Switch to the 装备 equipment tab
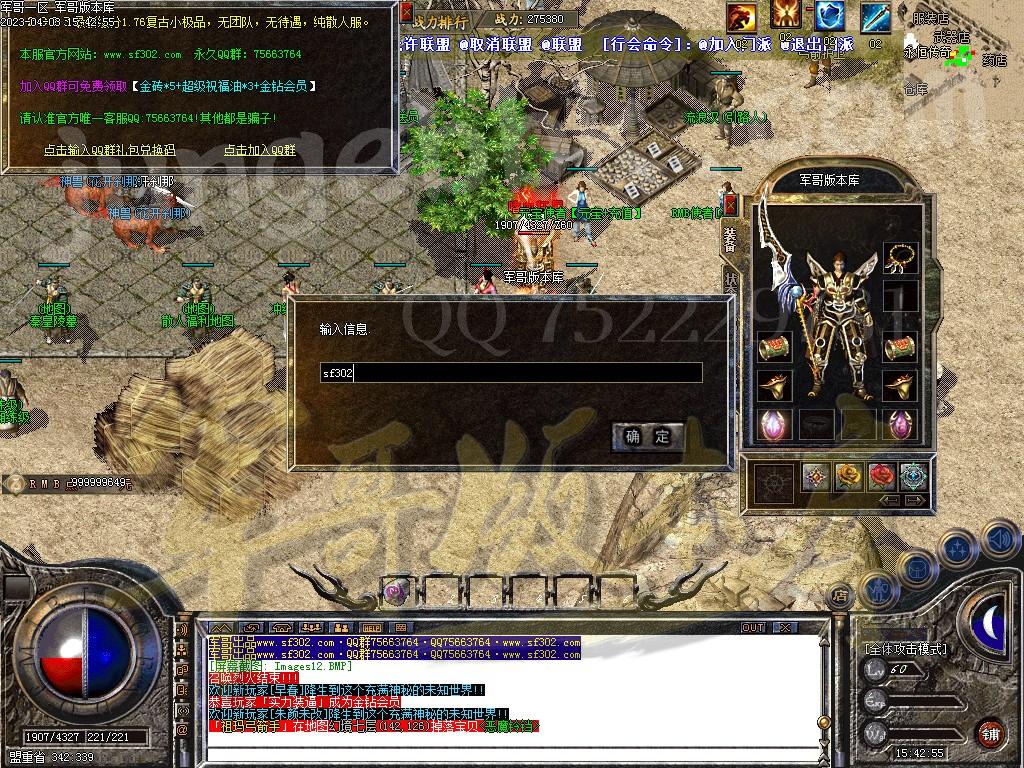Viewport: 1024px width, 768px height. [730, 238]
